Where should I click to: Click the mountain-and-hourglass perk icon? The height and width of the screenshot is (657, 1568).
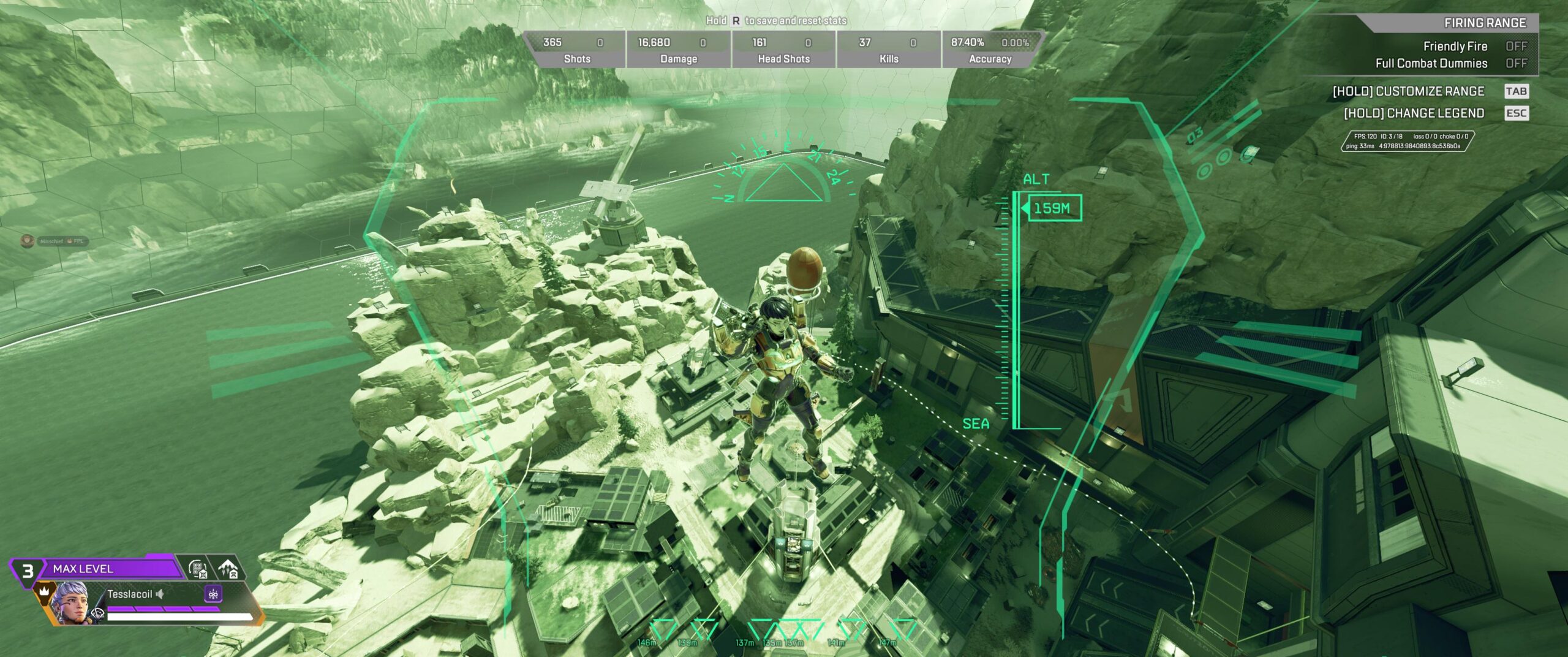pos(228,569)
